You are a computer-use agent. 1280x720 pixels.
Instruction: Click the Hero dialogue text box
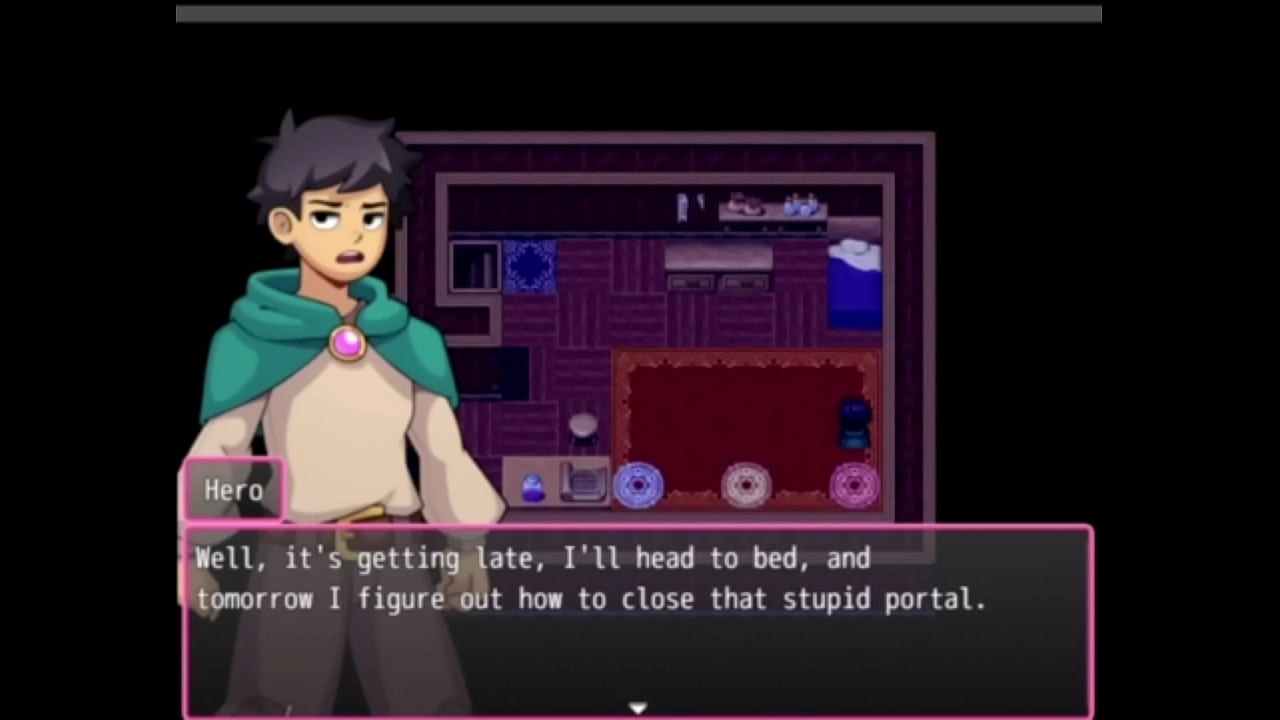(x=638, y=620)
